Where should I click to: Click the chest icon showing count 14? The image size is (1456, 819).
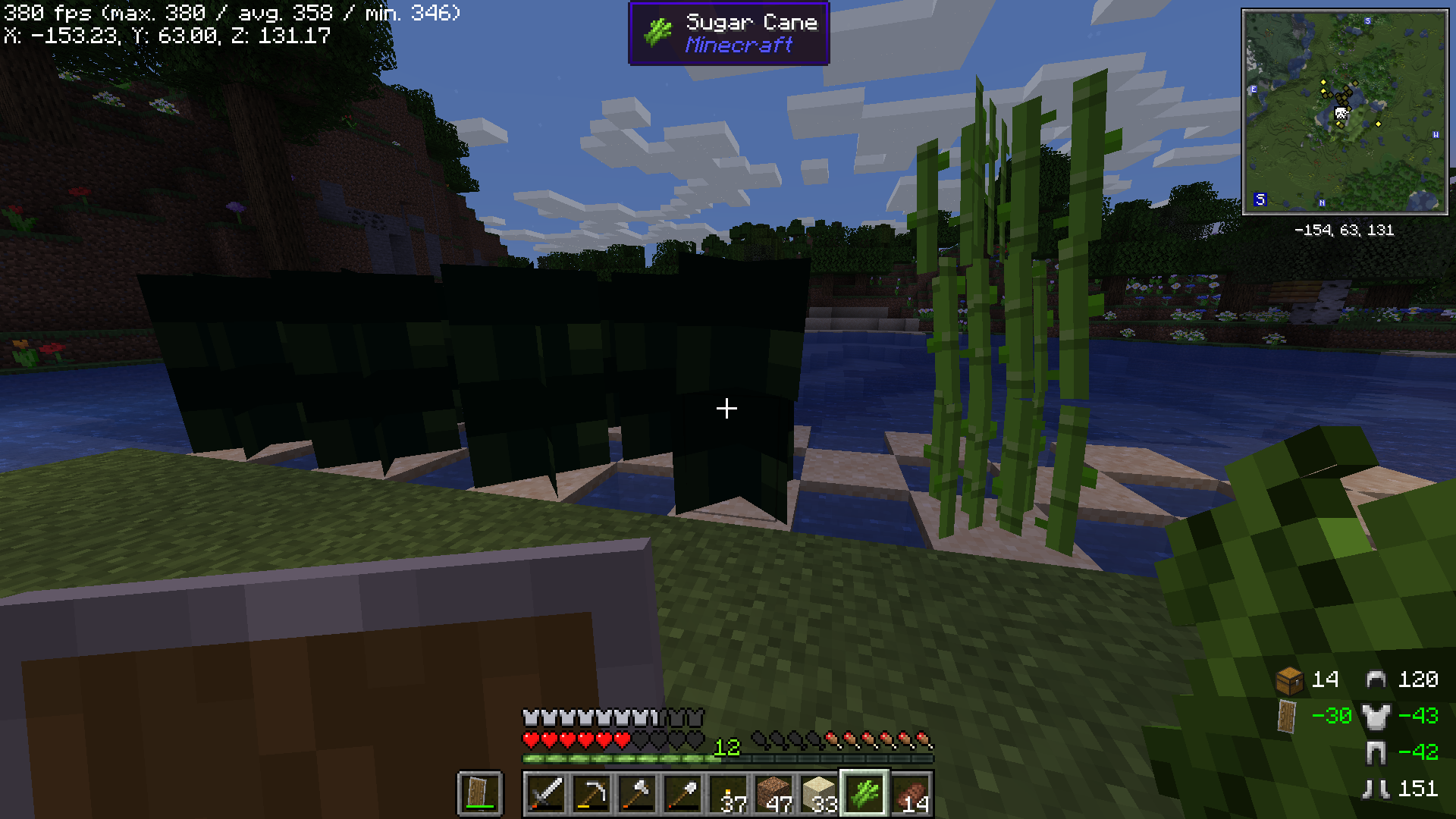coord(1288,680)
